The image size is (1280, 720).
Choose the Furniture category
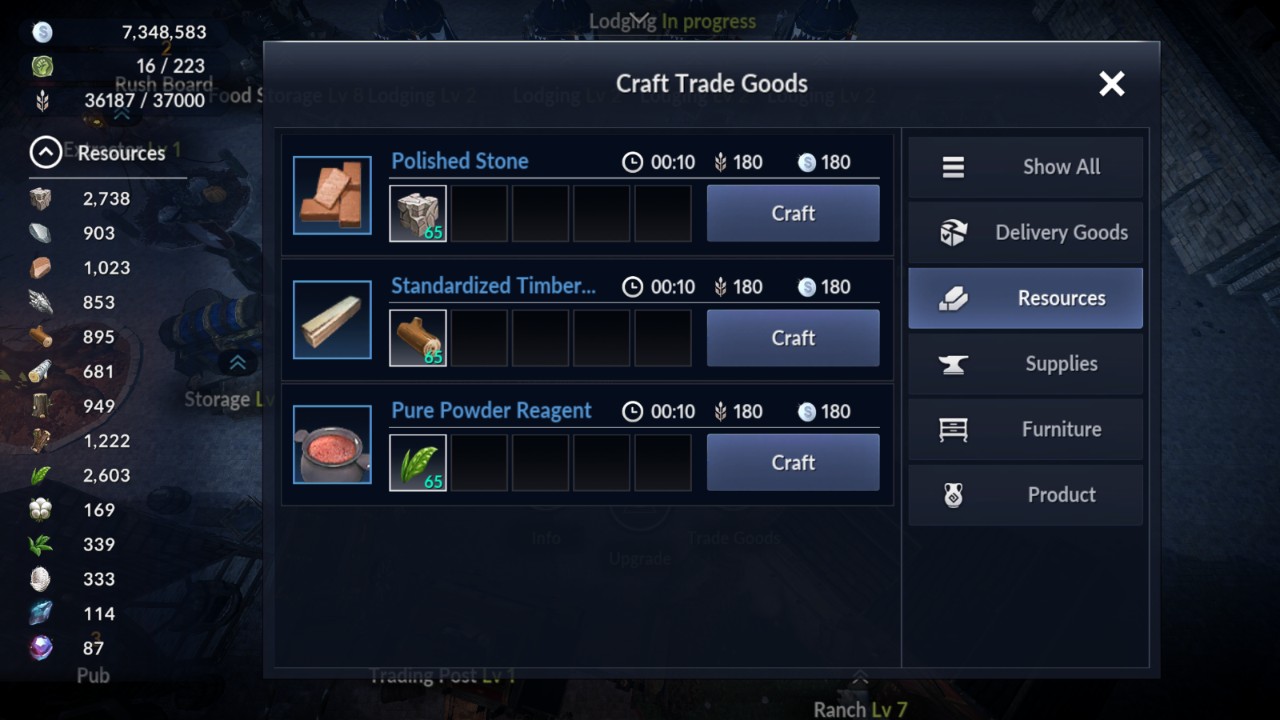coord(1025,429)
